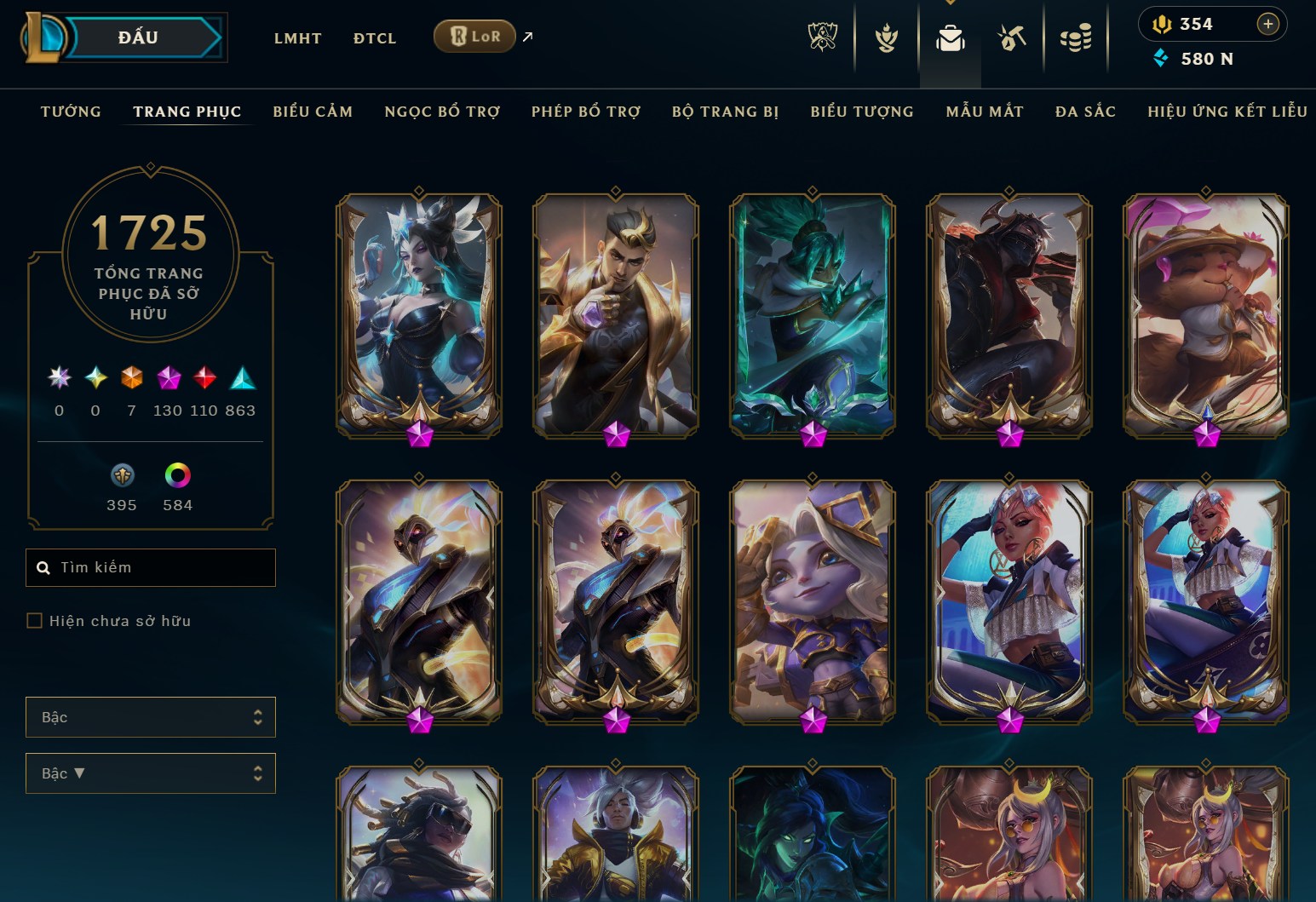The image size is (1316, 902).
Task: Click the purple epic rarity gem icon
Action: tap(167, 379)
